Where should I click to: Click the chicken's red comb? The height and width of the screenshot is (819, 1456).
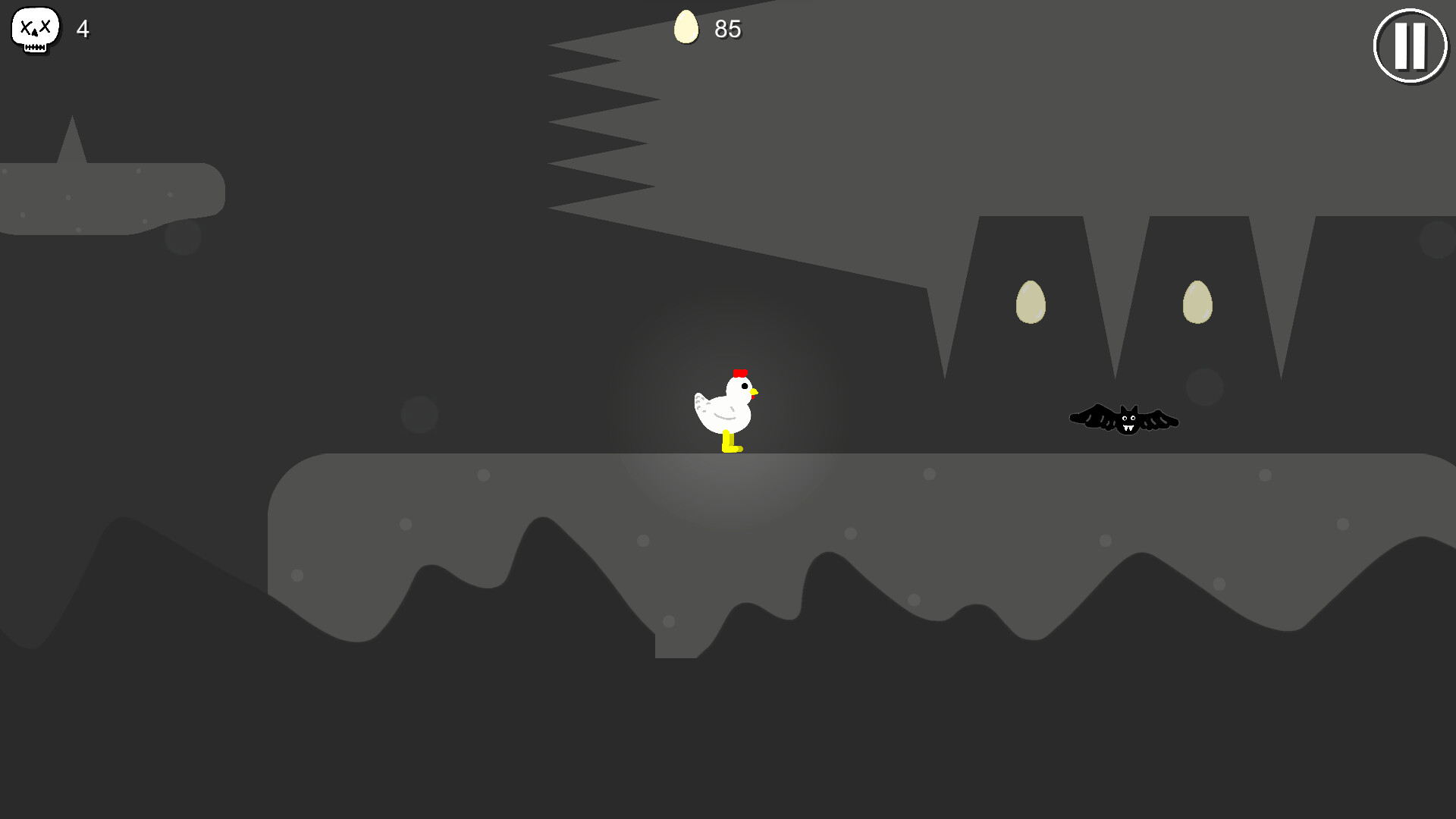741,372
